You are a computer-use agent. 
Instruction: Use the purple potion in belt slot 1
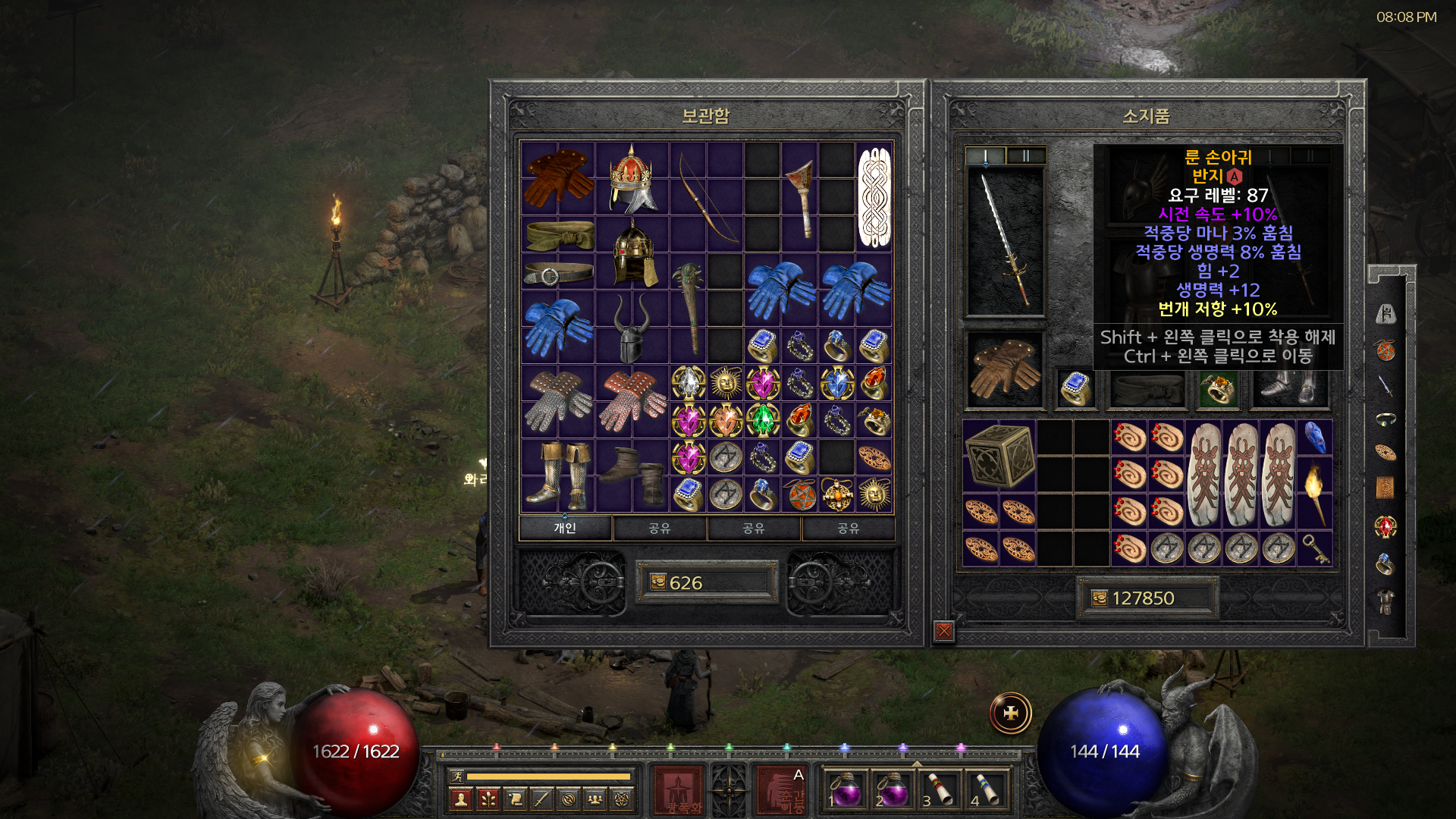[844, 790]
